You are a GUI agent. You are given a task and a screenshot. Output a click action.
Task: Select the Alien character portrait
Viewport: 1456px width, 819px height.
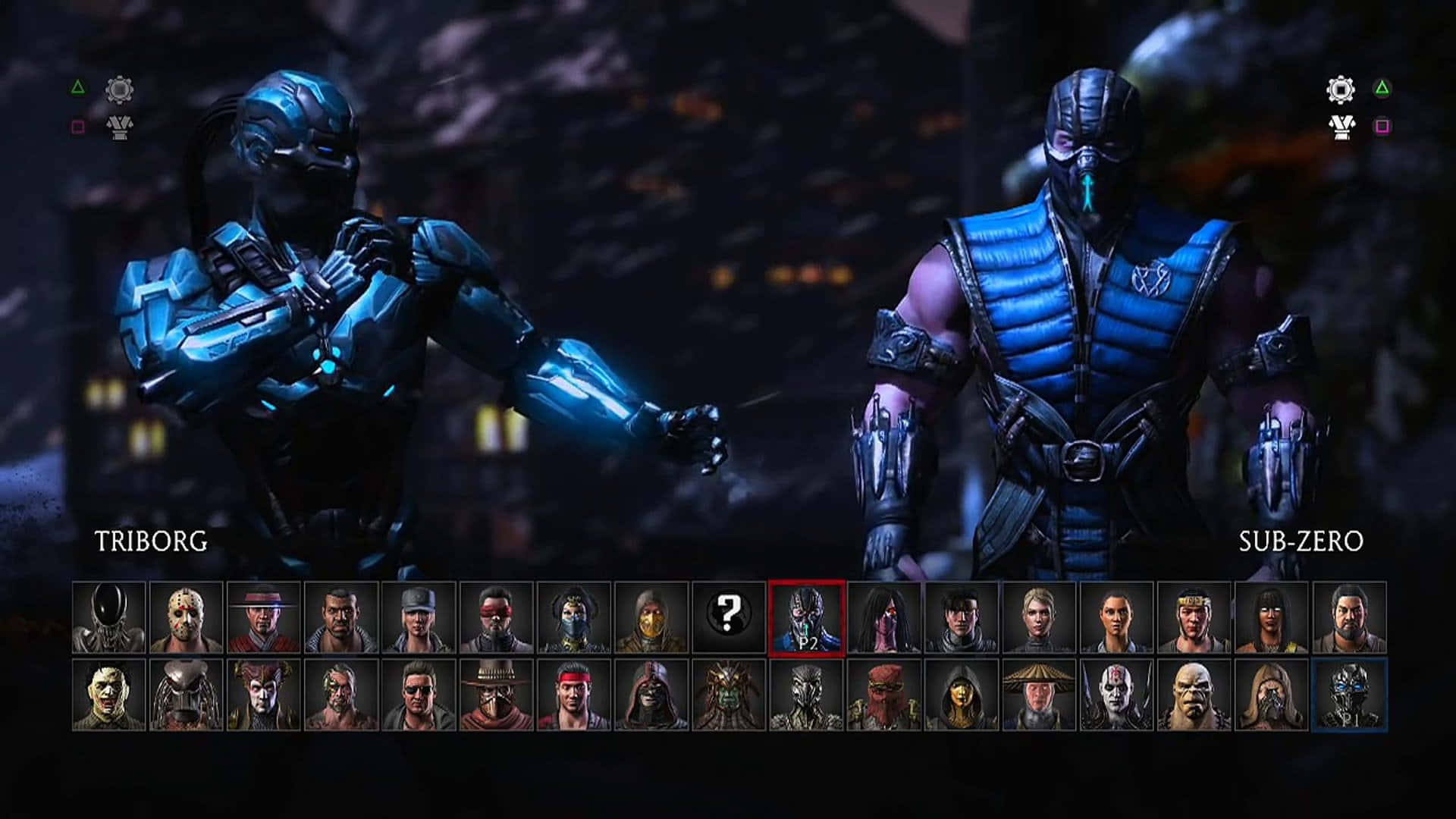point(109,617)
